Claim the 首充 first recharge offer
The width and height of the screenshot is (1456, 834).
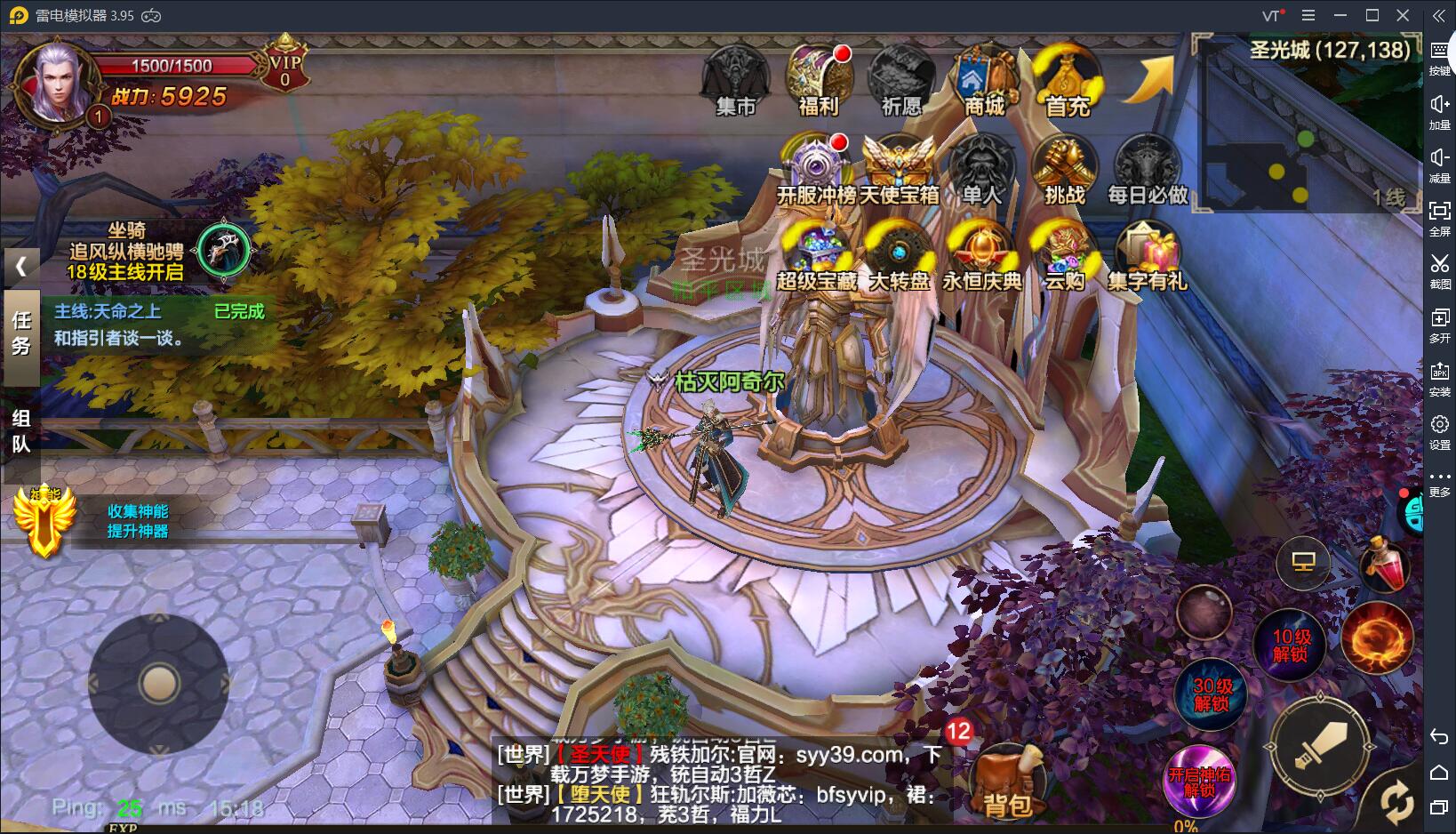1067,80
